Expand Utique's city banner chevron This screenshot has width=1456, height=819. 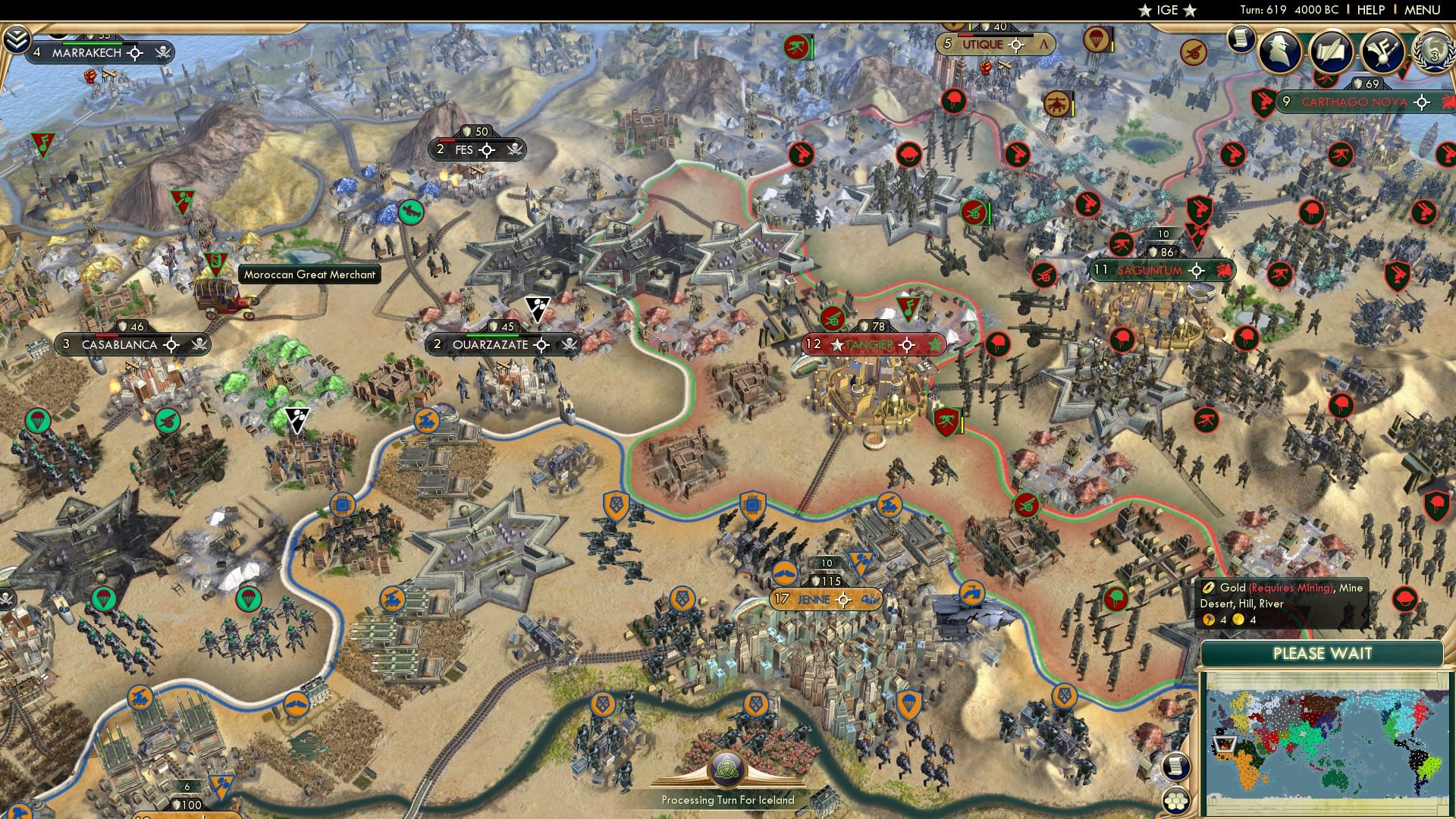point(1044,45)
